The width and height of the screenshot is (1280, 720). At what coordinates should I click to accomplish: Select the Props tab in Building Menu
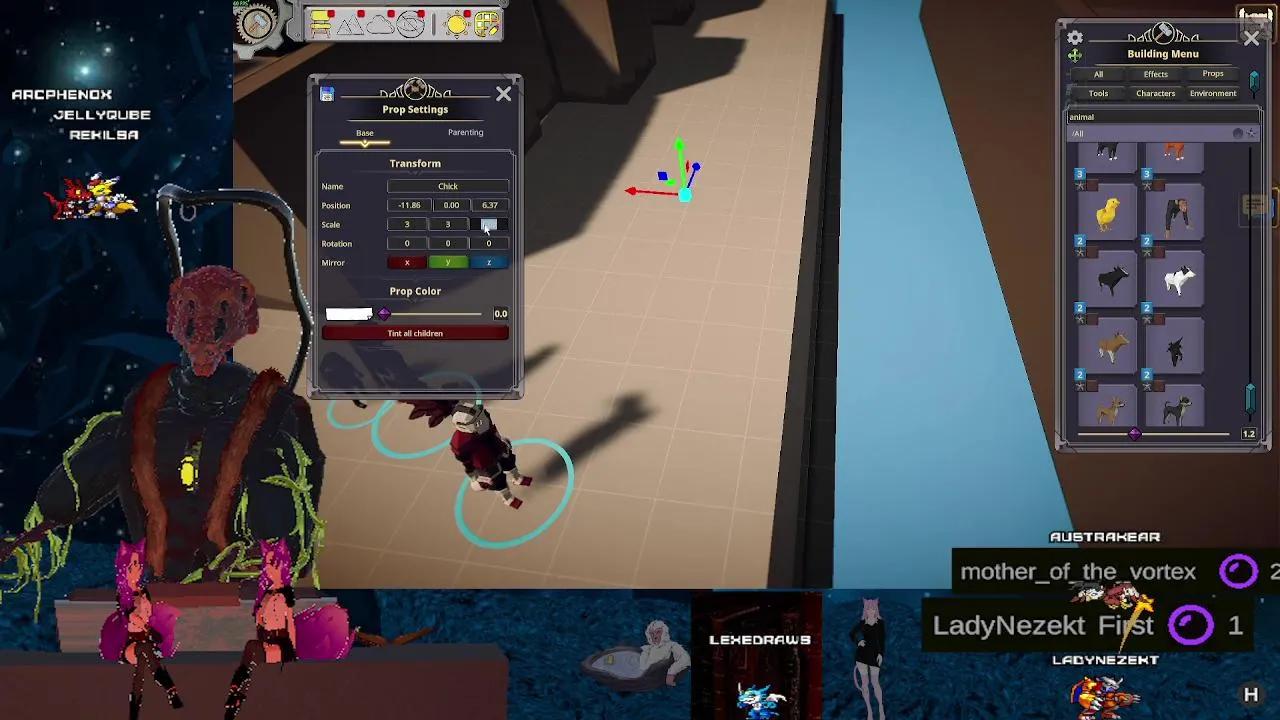coord(1213,74)
